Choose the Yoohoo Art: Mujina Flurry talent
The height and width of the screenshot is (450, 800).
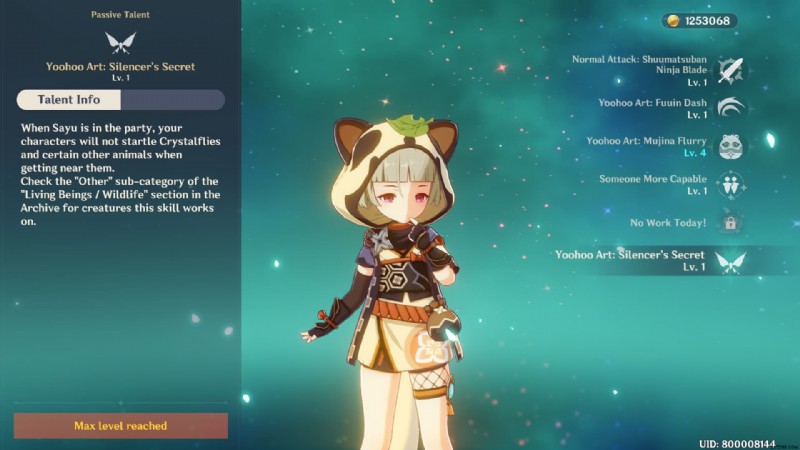pyautogui.click(x=731, y=147)
